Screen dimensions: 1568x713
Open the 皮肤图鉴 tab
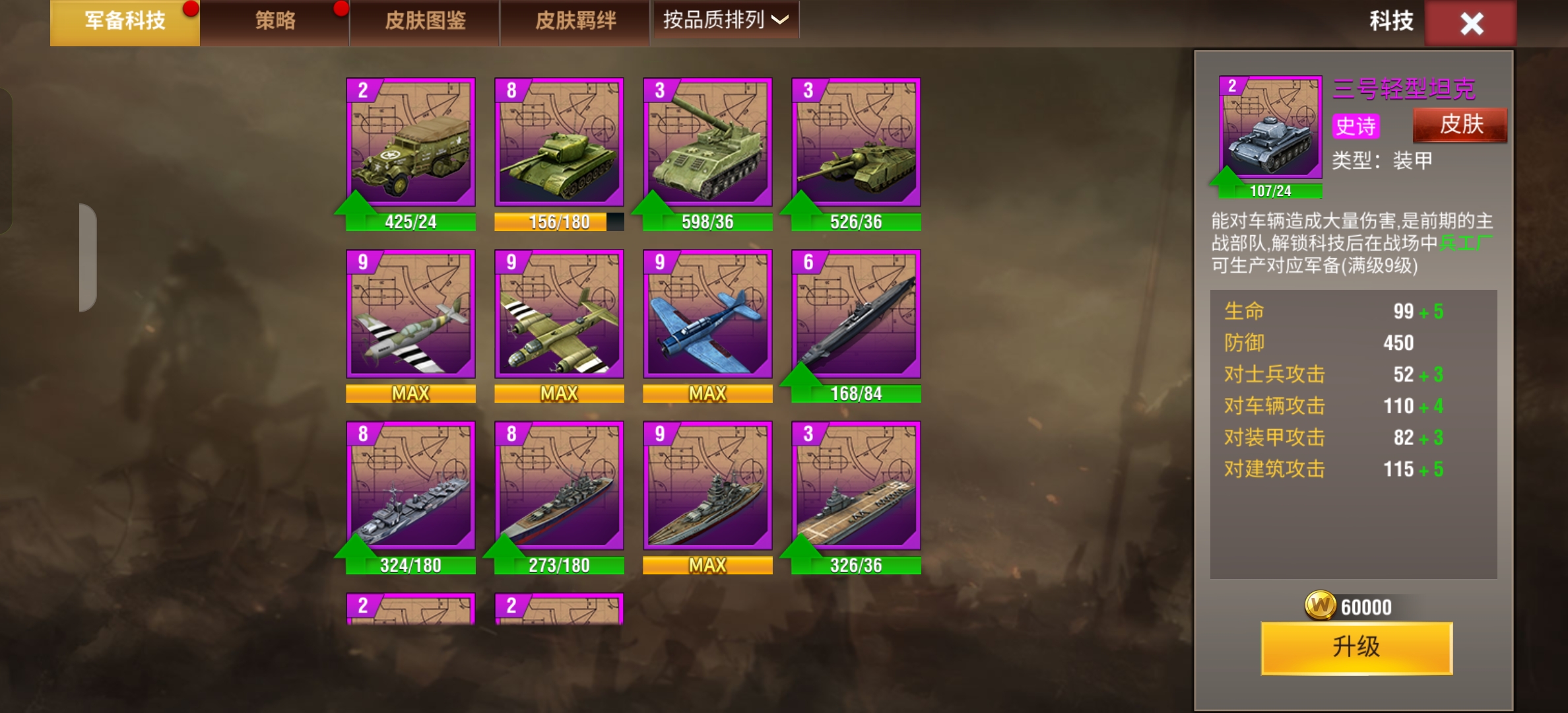(x=423, y=20)
